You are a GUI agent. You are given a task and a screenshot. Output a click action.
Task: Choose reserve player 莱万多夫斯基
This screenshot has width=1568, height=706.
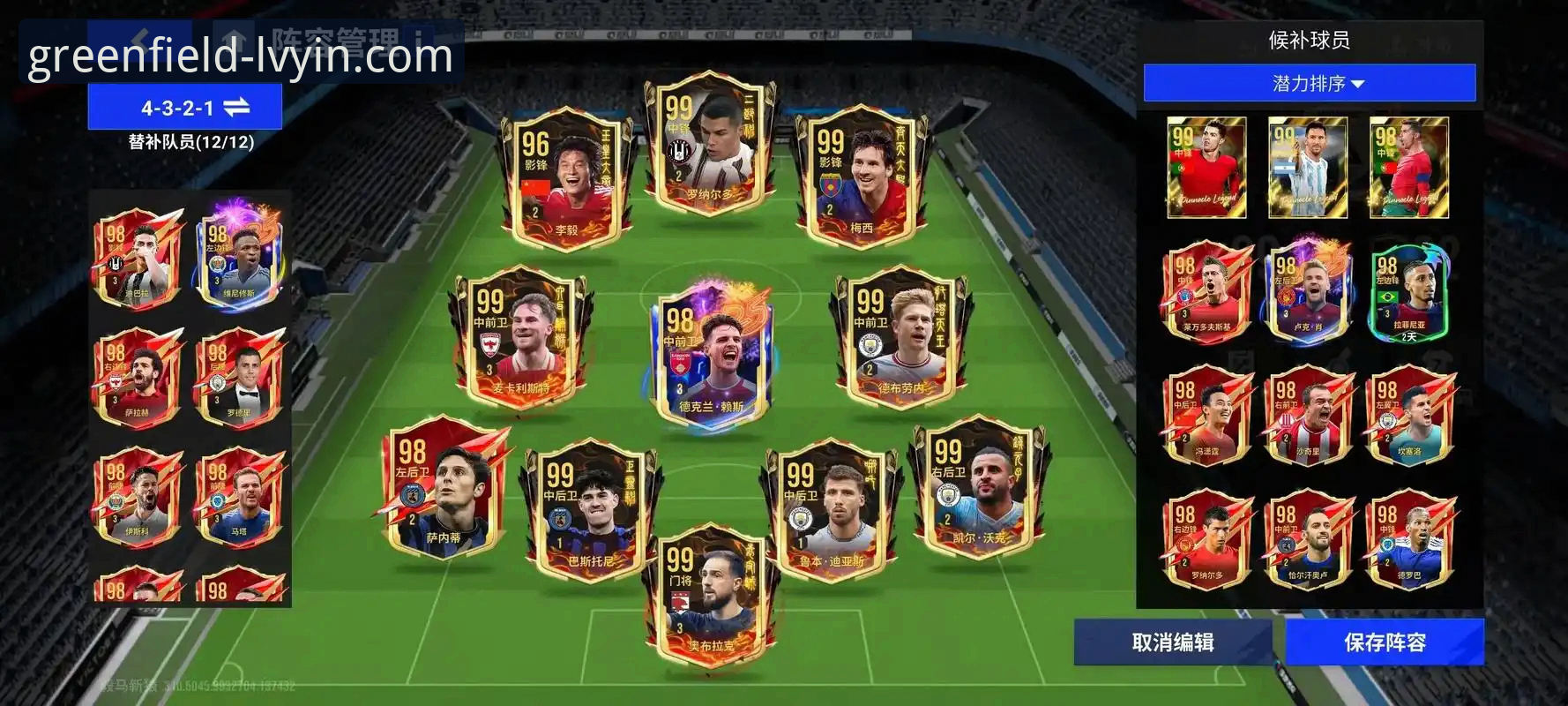tap(1206, 293)
